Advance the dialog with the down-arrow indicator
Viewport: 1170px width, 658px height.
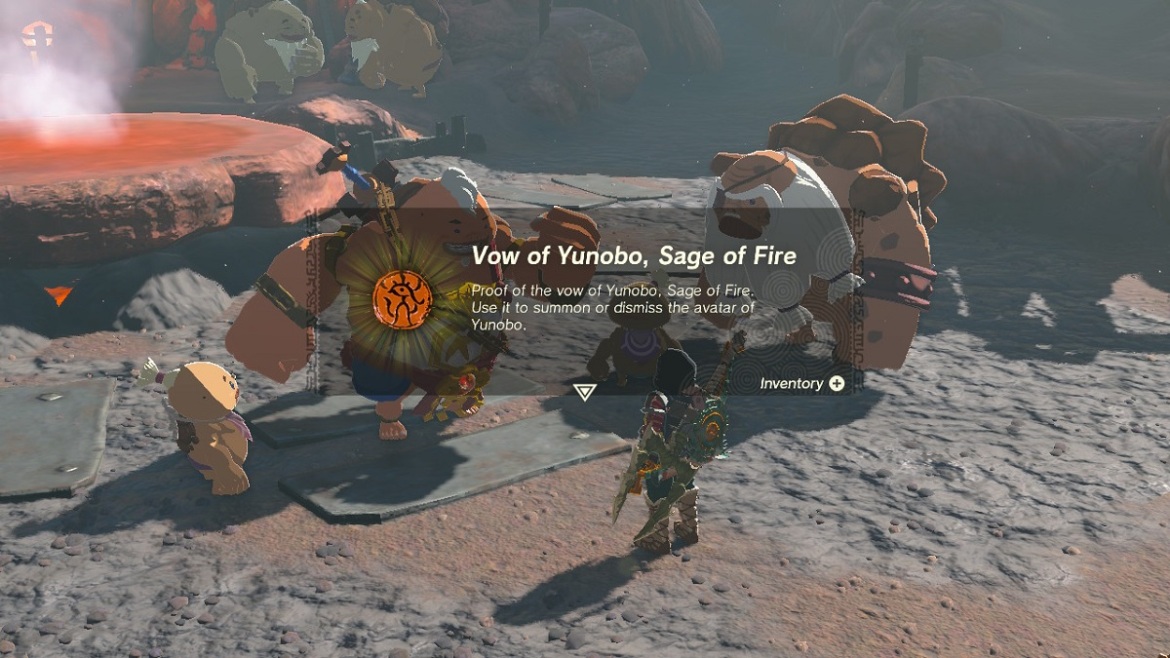pos(585,392)
